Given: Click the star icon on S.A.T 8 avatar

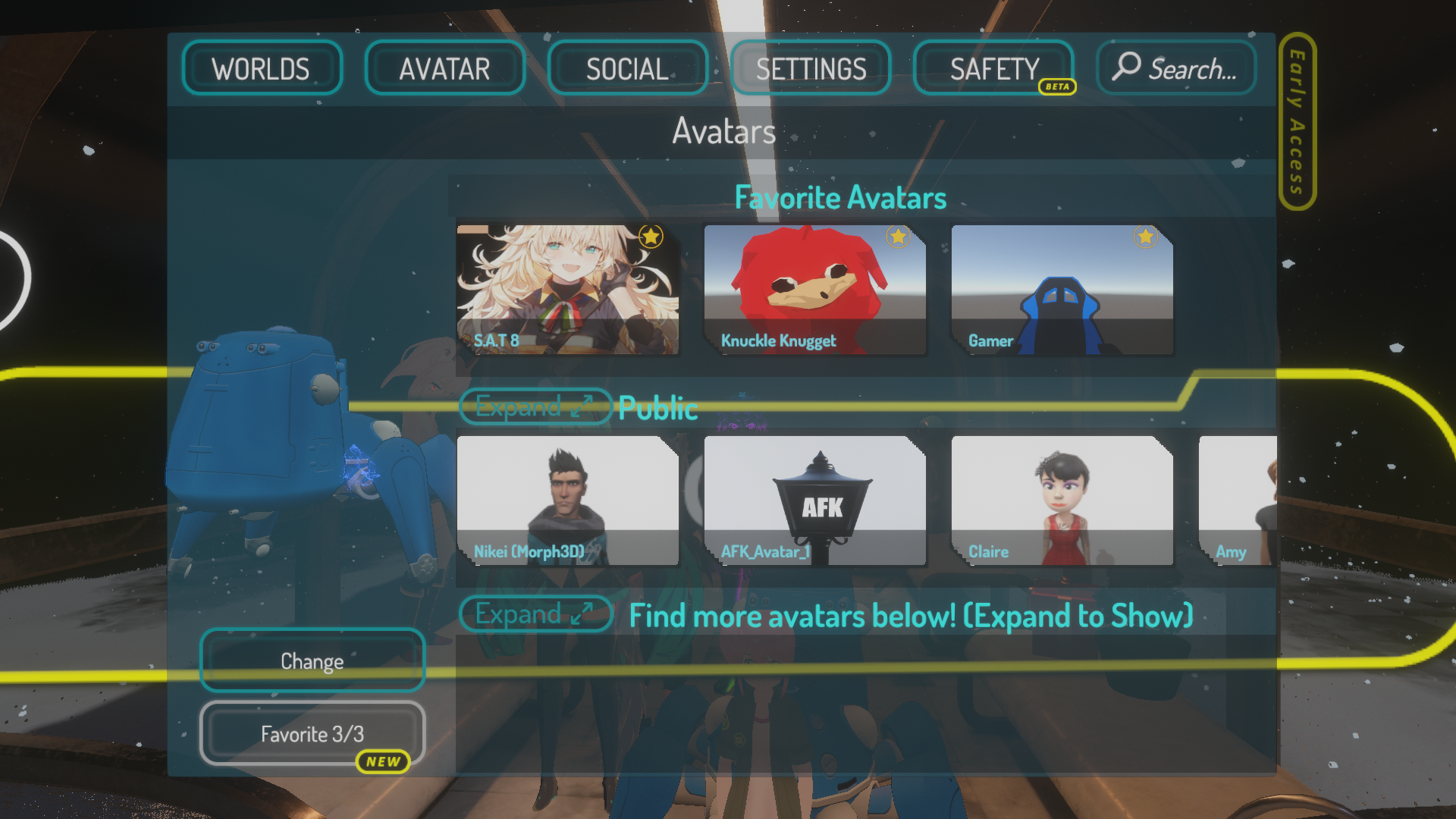Looking at the screenshot, I should point(651,237).
